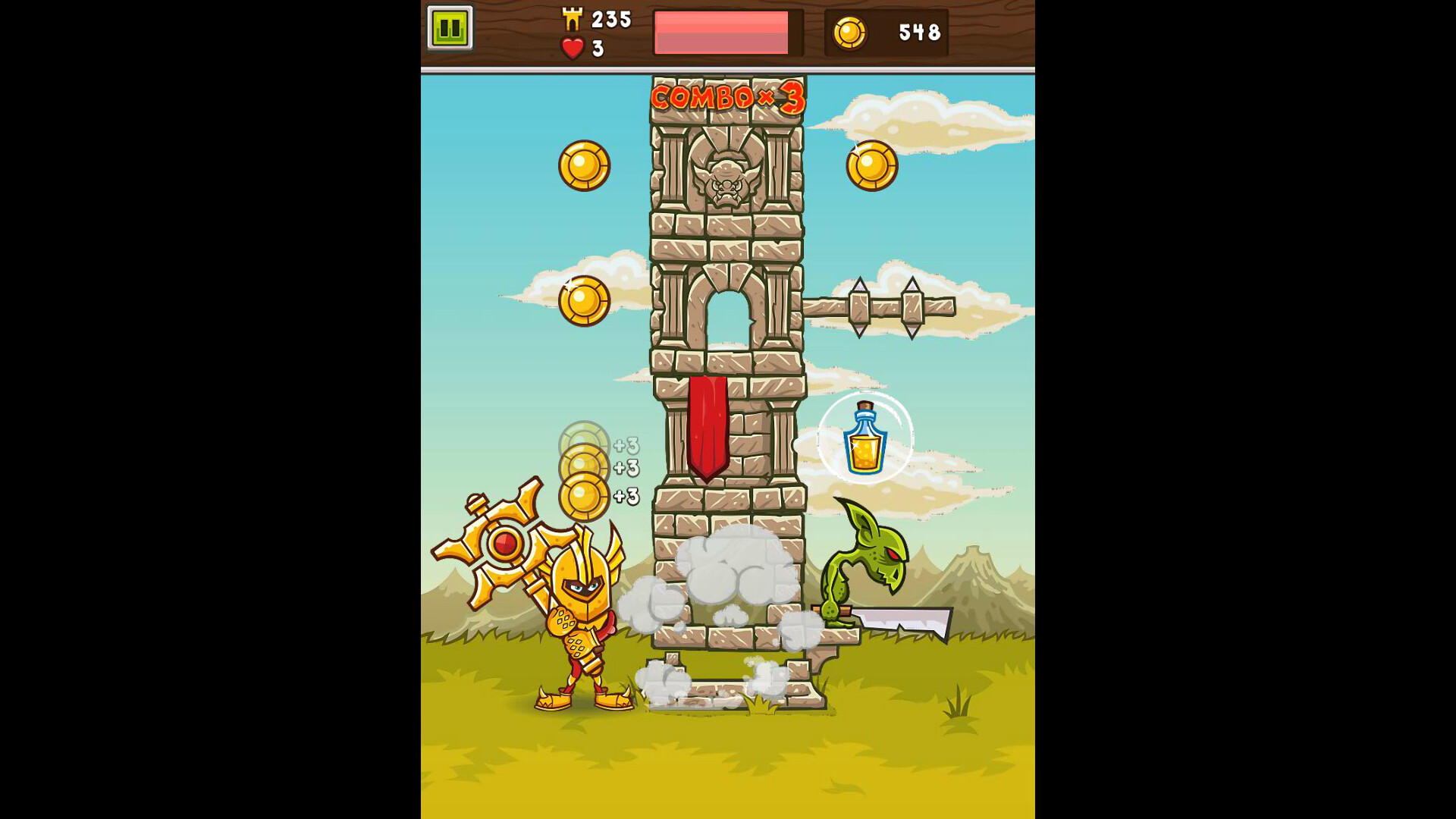
Task: Click the COMBO x3 banner
Action: point(724,97)
